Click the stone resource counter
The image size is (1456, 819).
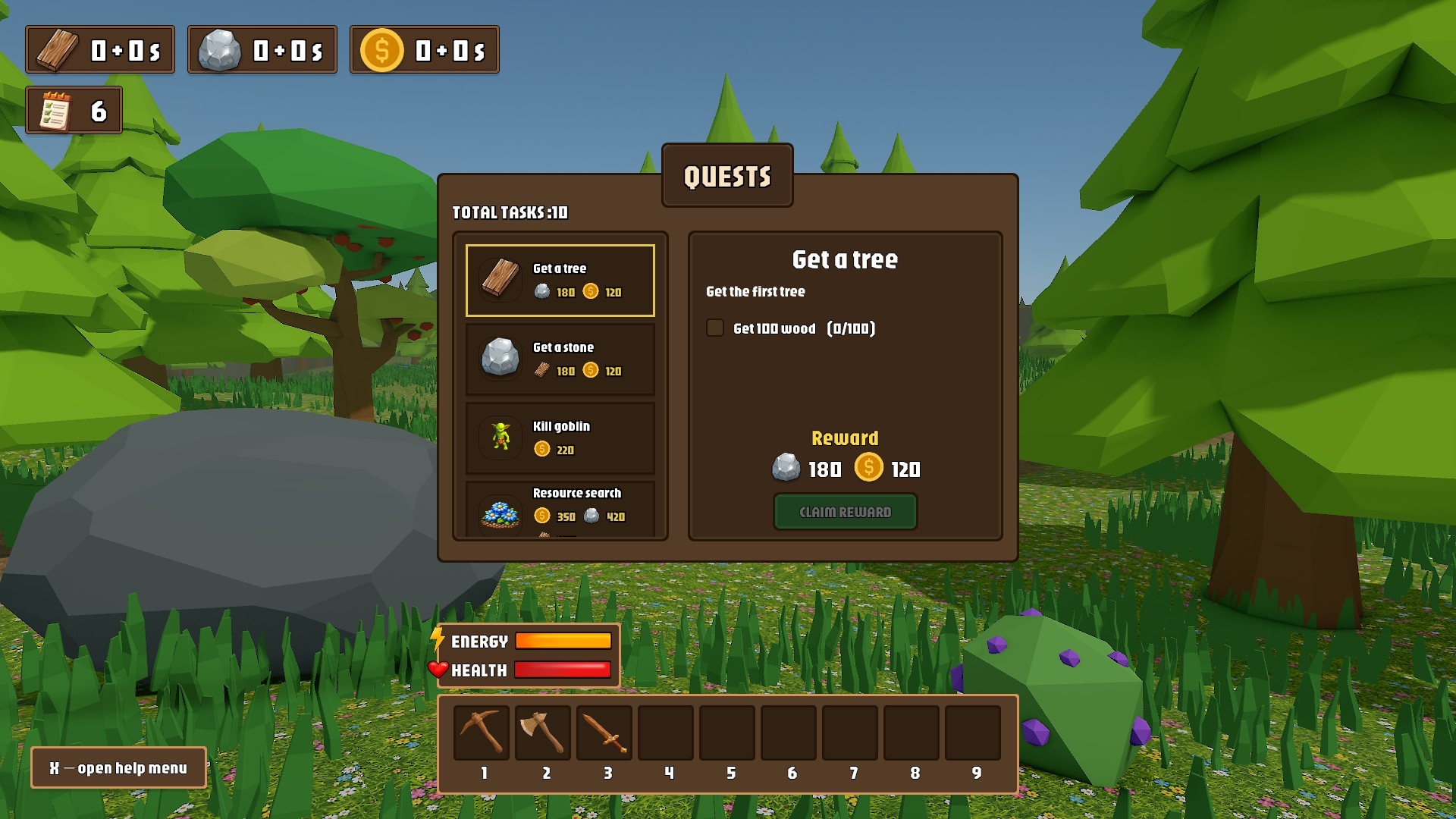click(x=262, y=50)
